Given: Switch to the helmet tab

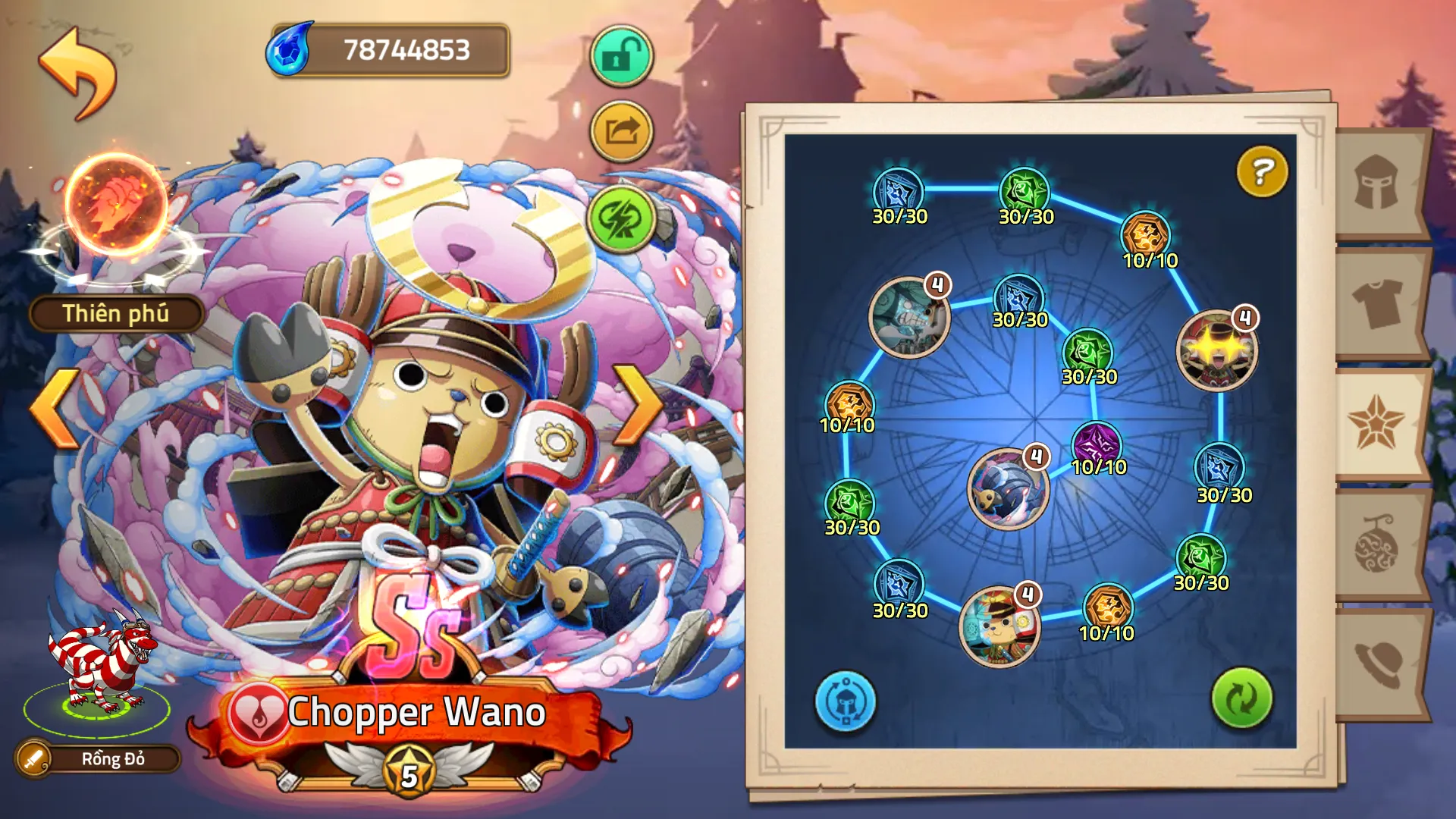Looking at the screenshot, I should click(x=1377, y=183).
